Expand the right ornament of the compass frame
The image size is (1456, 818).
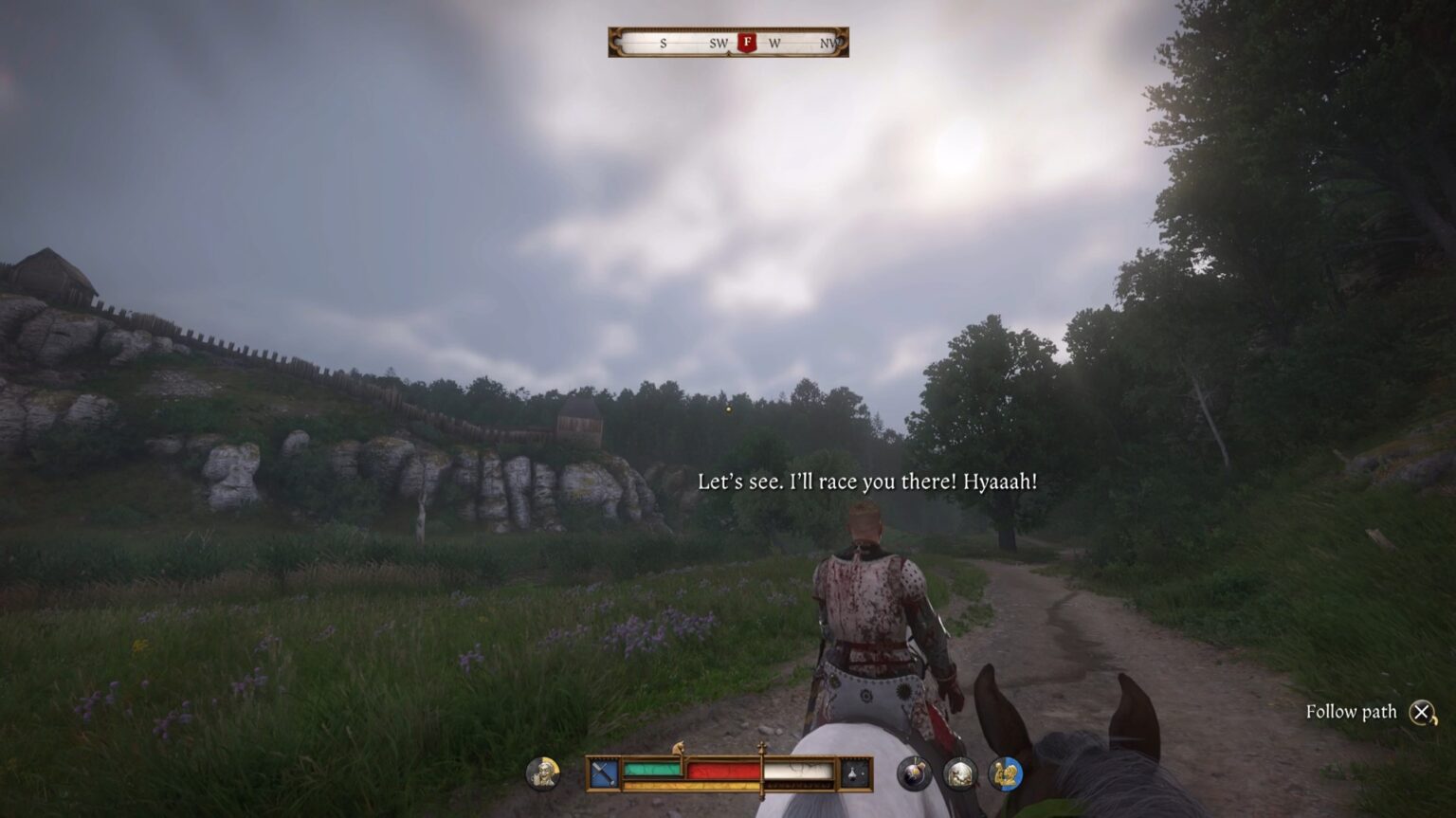tap(840, 42)
